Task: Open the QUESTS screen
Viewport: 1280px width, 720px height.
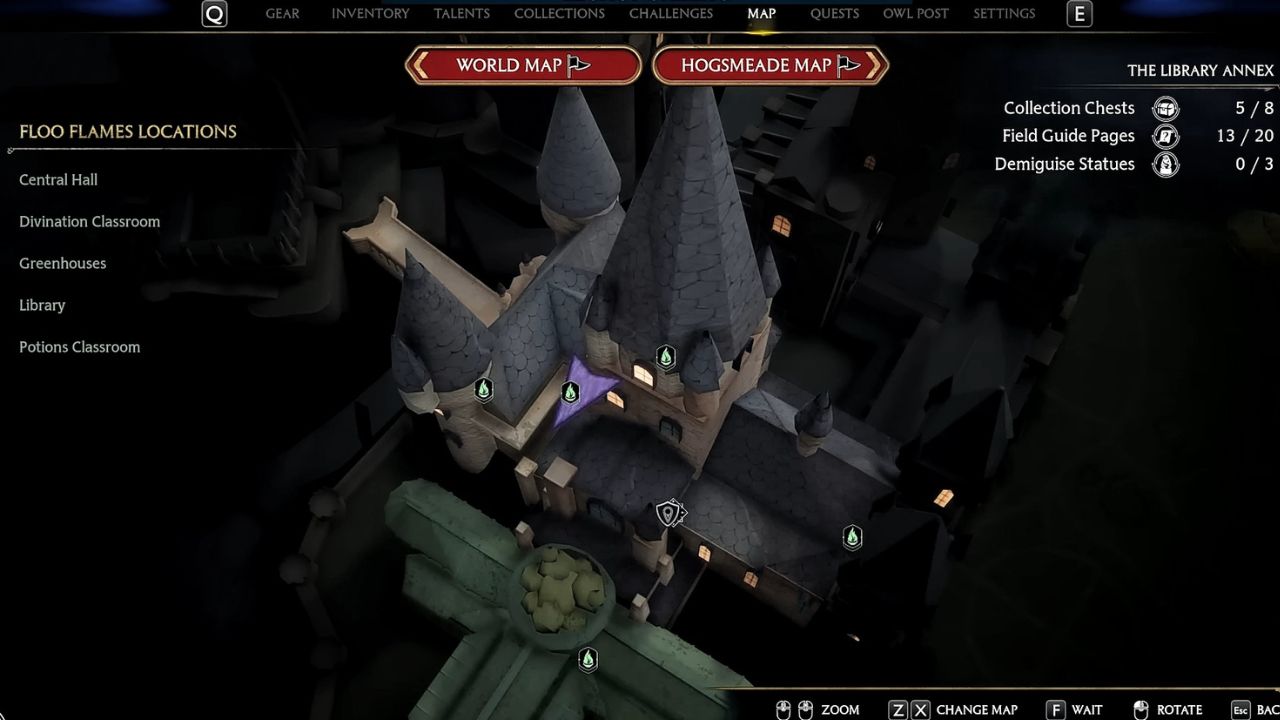Action: [x=834, y=13]
